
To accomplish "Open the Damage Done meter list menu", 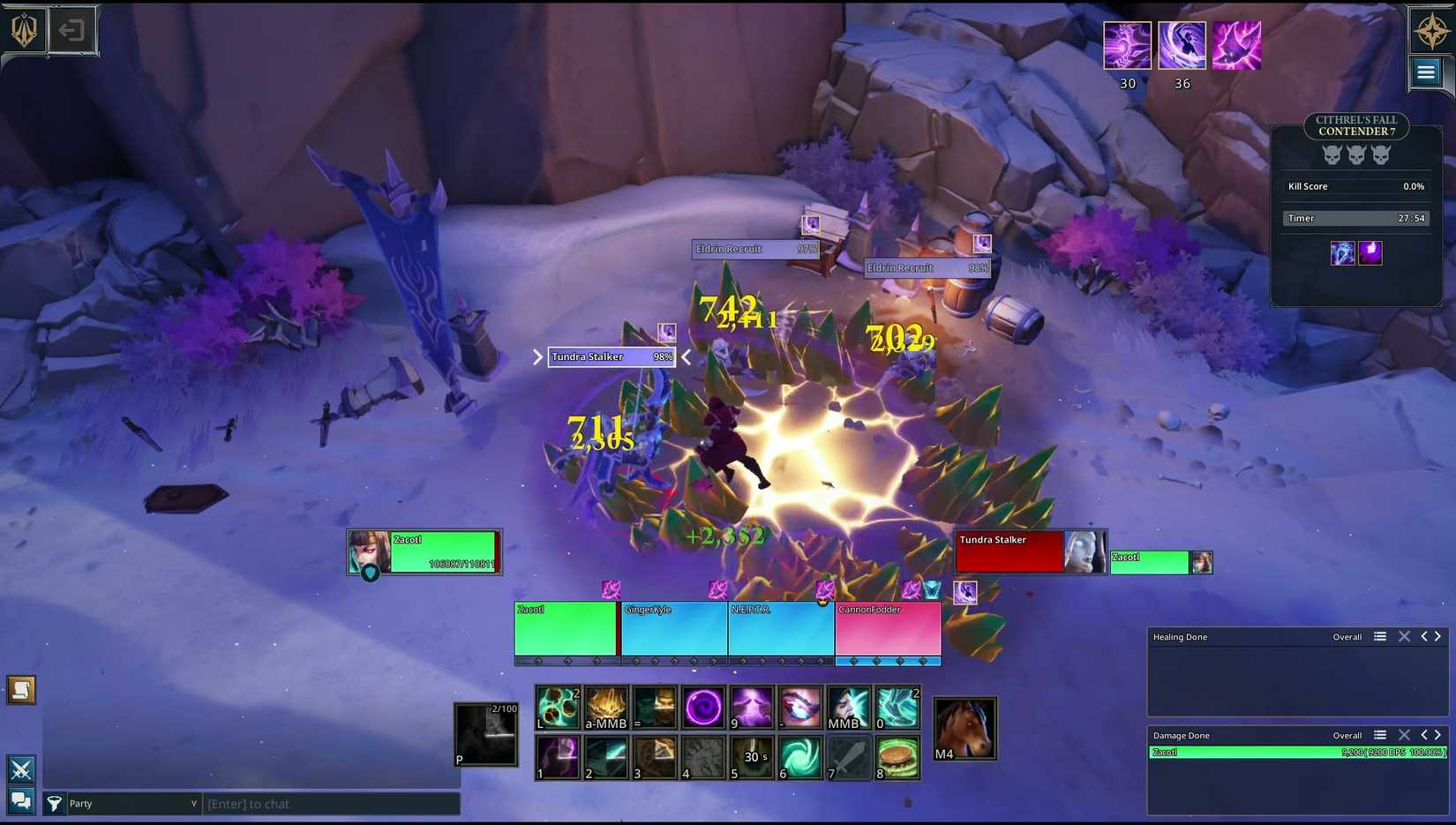I will coord(1380,735).
